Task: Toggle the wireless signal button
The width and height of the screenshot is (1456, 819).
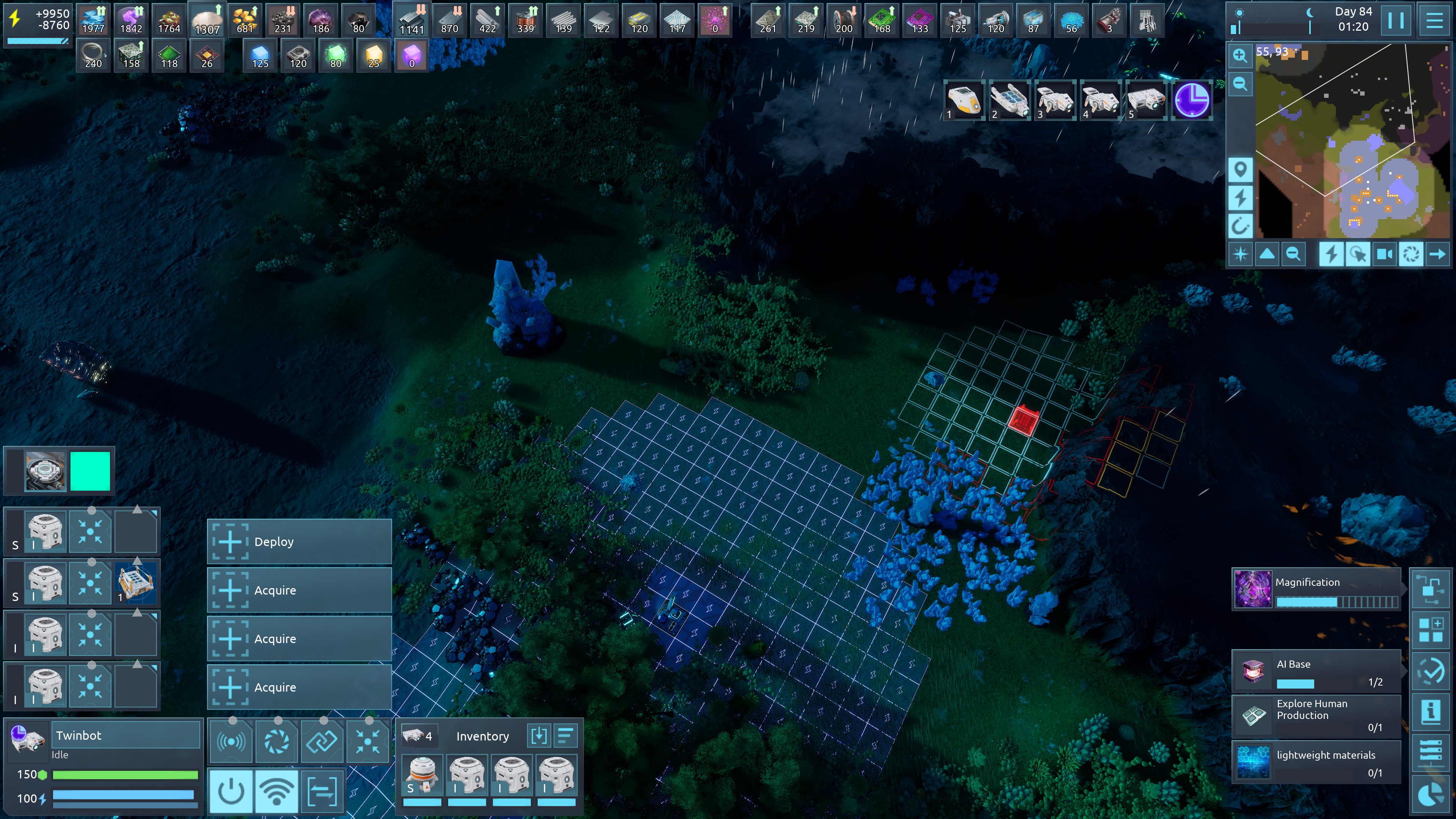Action: [x=276, y=791]
